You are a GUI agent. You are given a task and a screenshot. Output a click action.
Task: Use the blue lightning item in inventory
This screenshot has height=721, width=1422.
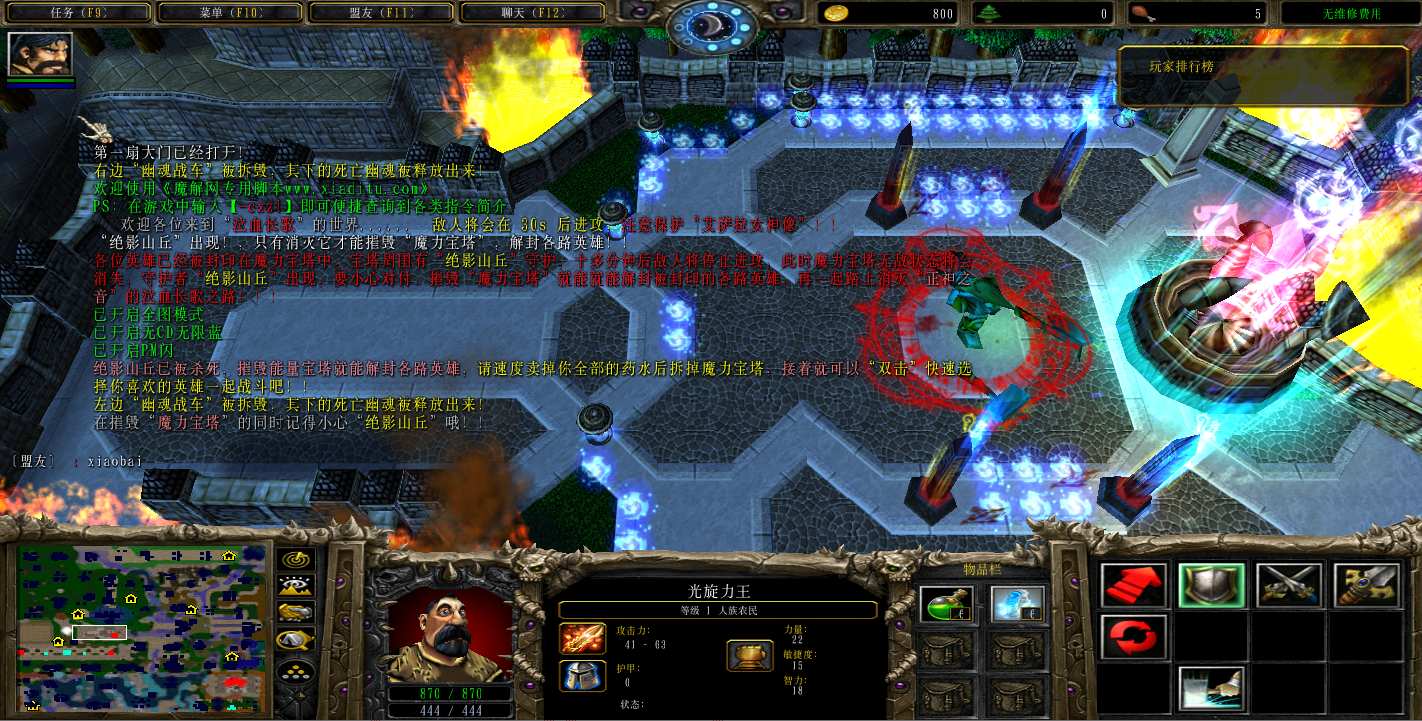(1017, 604)
